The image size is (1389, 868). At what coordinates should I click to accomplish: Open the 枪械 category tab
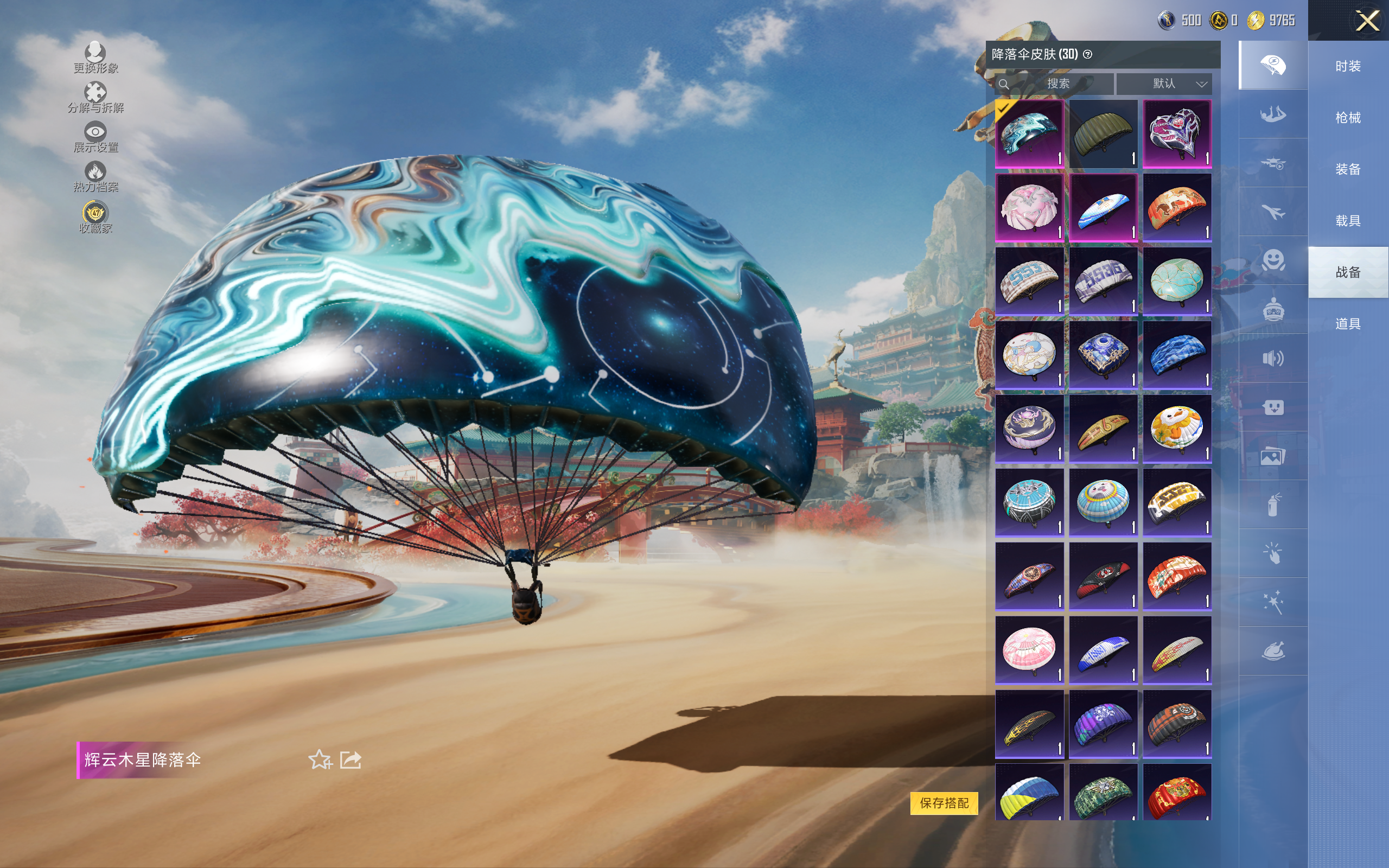tap(1348, 118)
